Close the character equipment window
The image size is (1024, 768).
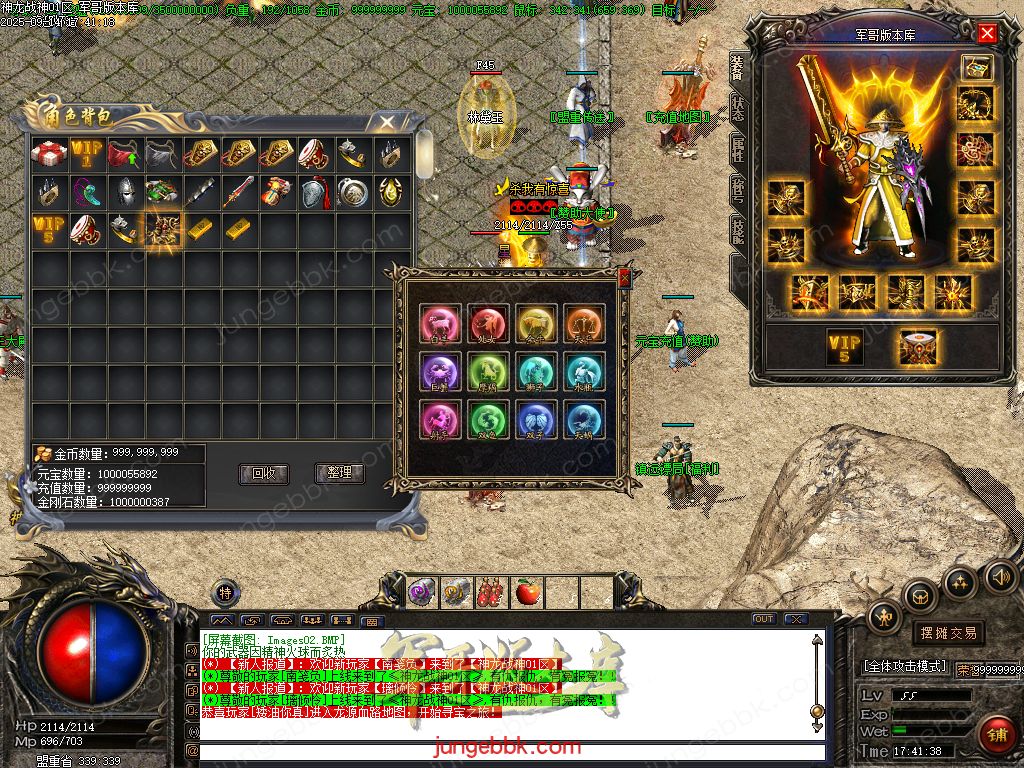987,33
